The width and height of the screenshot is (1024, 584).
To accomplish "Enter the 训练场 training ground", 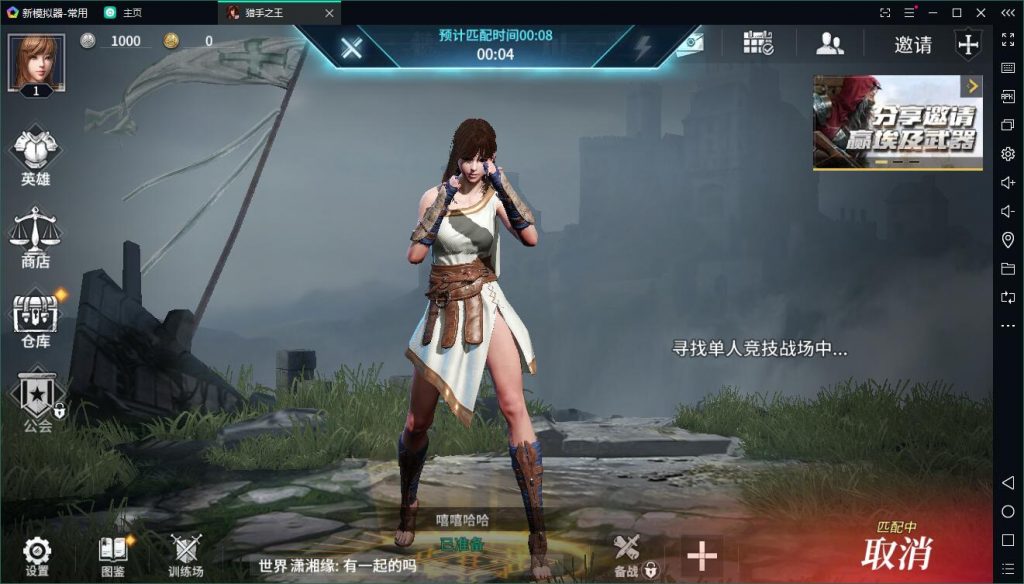I will coord(186,555).
